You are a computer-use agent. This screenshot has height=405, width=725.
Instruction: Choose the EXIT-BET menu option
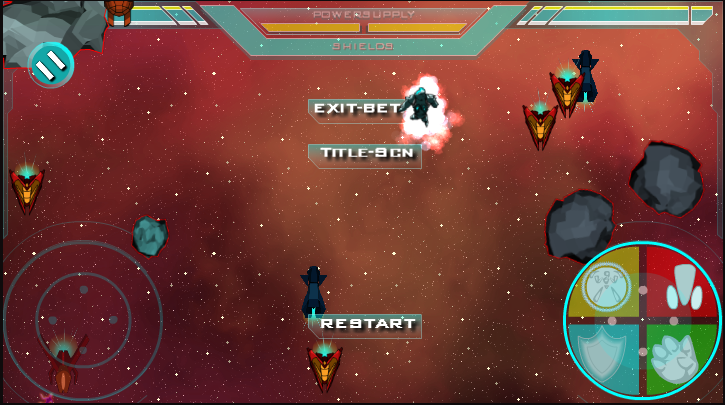(x=357, y=108)
